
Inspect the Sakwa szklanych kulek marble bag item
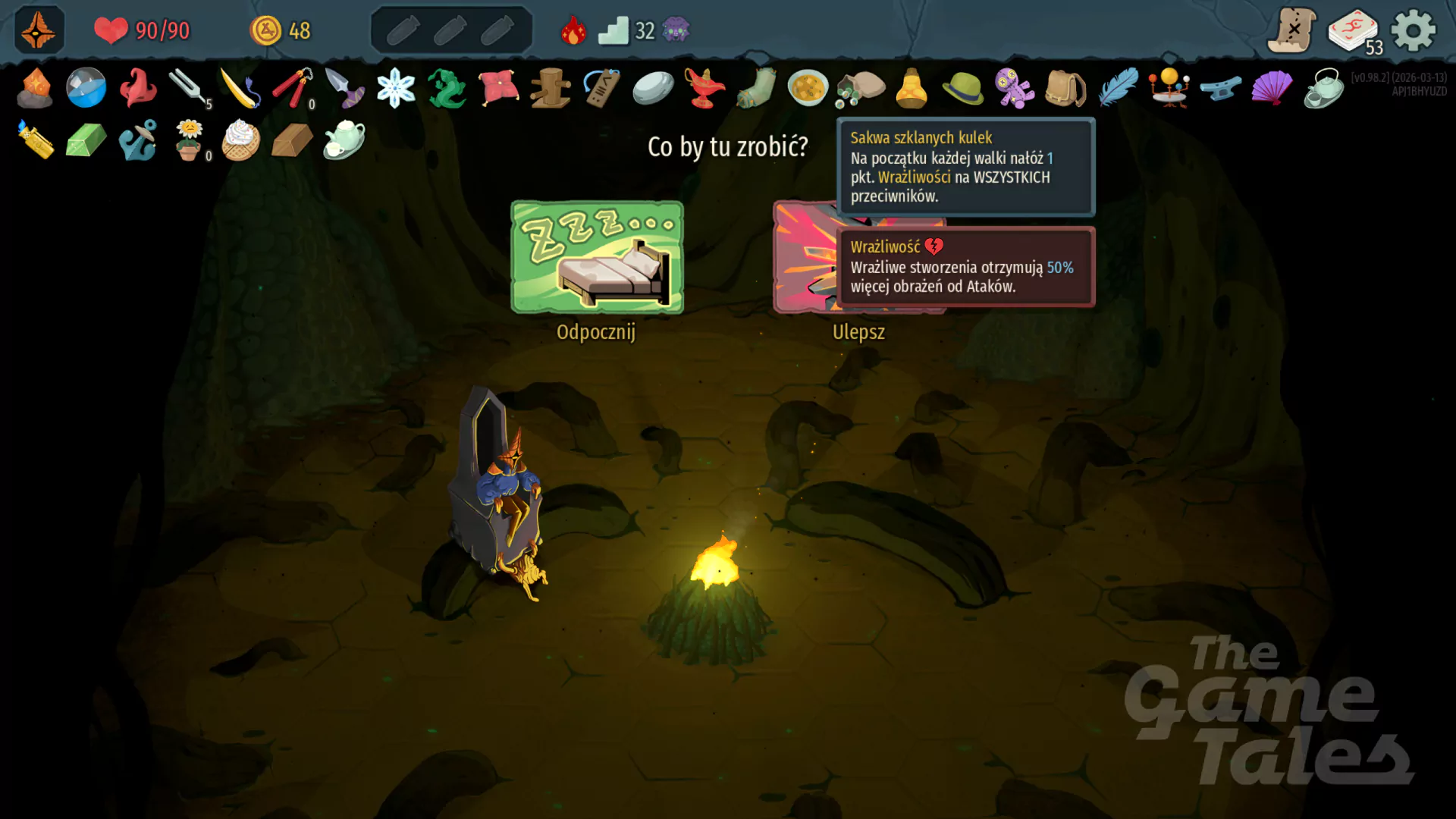(859, 89)
